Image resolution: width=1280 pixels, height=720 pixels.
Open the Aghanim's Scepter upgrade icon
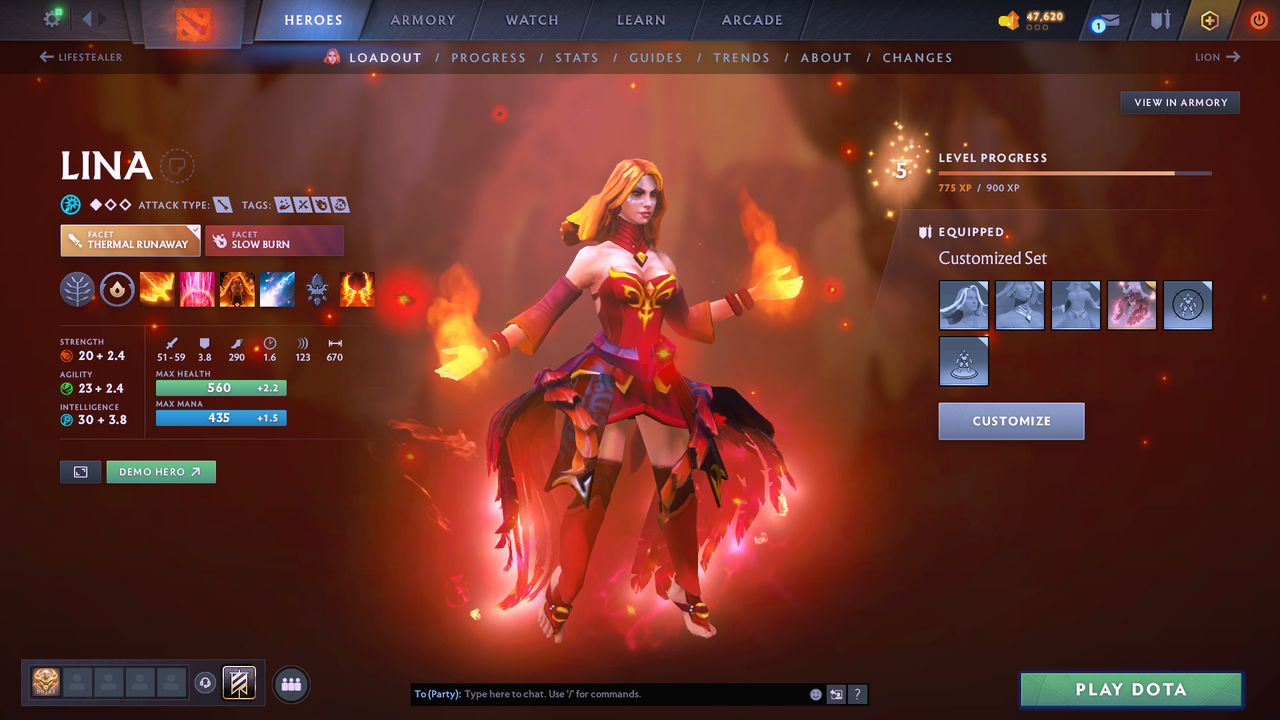(317, 289)
